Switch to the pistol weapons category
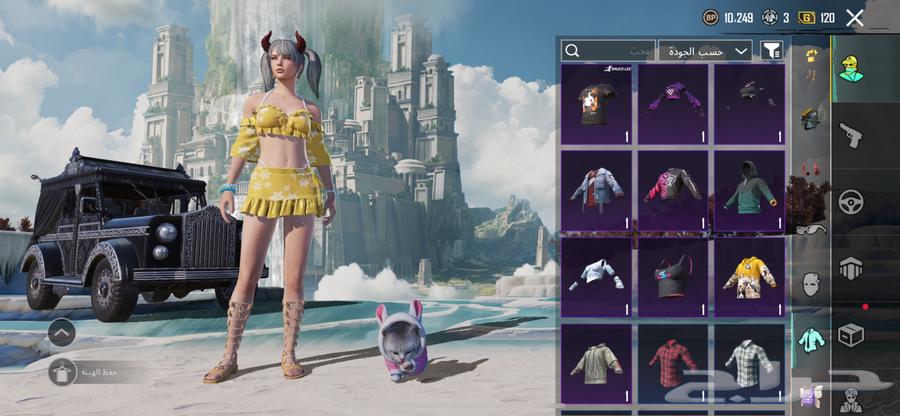The width and height of the screenshot is (900, 416). pyautogui.click(x=851, y=134)
